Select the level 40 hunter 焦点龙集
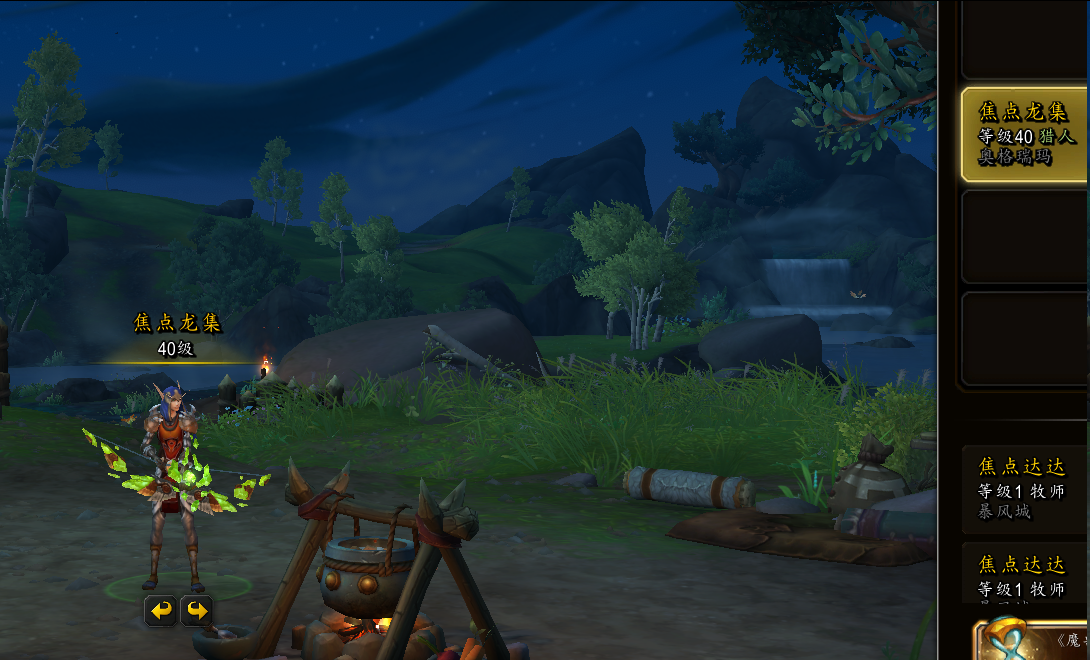1090x660 pixels. click(x=1024, y=134)
